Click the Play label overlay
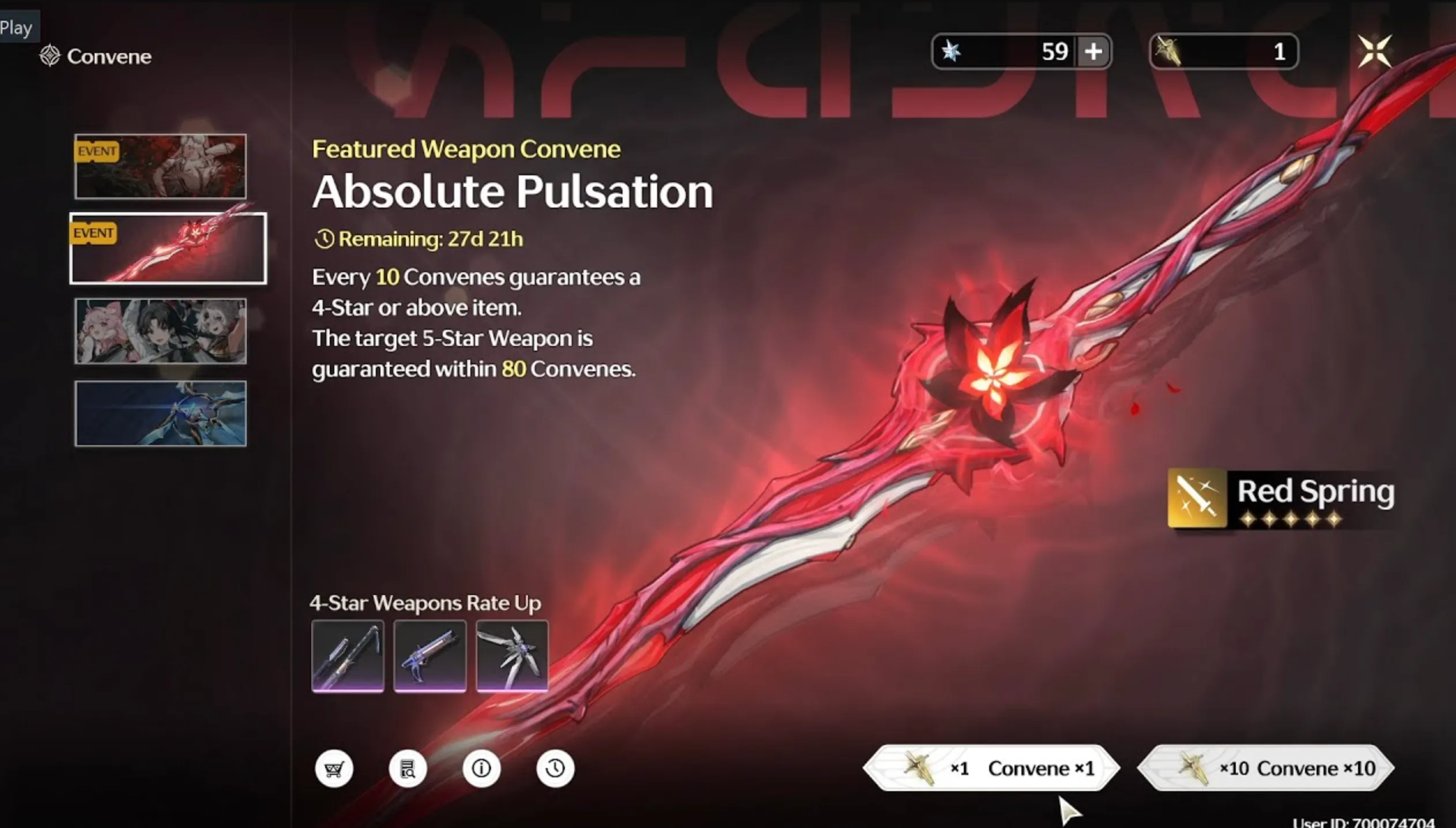The image size is (1456, 828). point(16,28)
